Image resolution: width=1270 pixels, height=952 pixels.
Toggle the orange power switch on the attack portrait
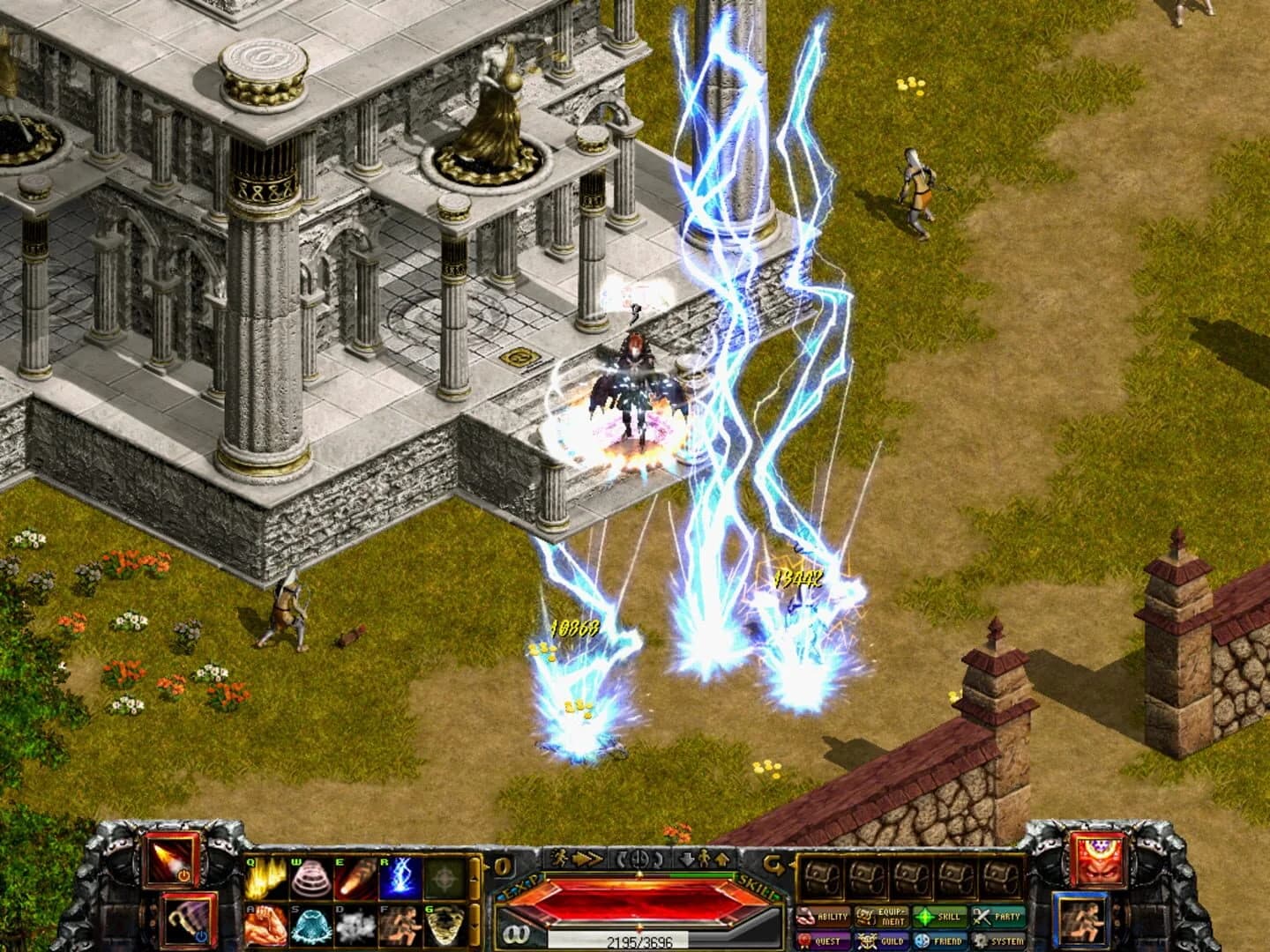click(x=184, y=876)
